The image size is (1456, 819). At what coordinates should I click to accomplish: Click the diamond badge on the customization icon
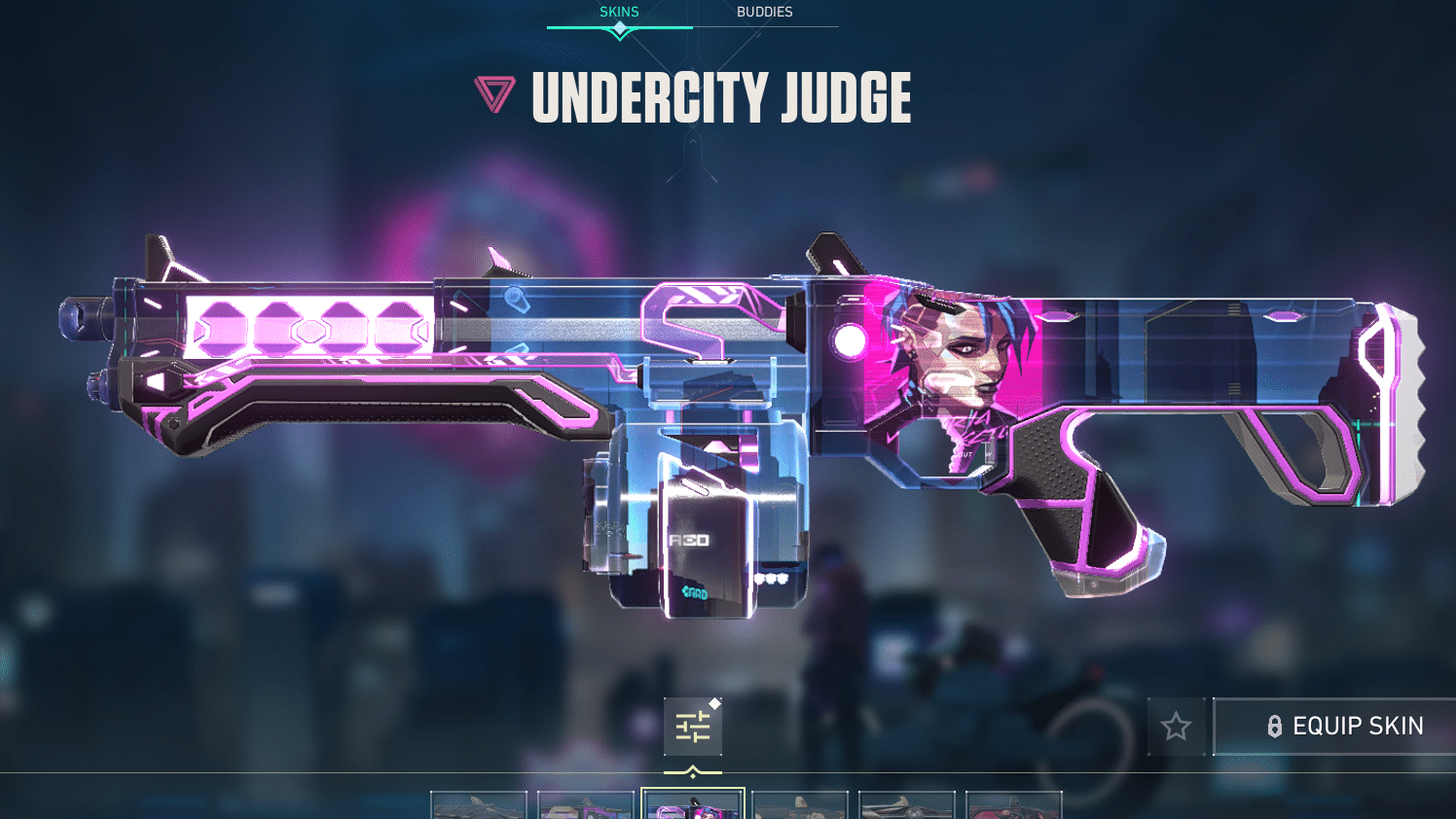pos(714,703)
